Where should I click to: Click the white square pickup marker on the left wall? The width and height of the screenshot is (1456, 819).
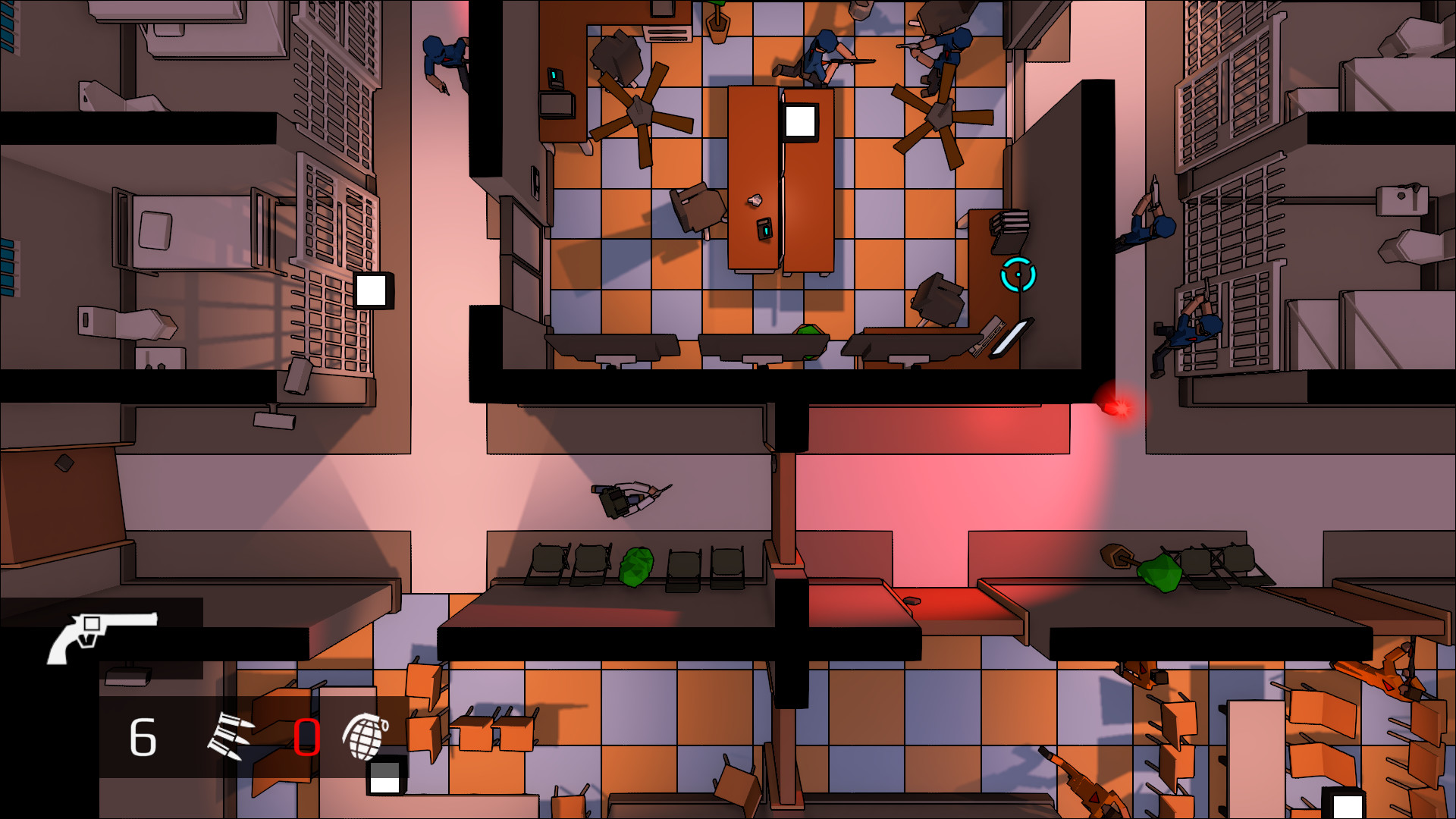371,290
